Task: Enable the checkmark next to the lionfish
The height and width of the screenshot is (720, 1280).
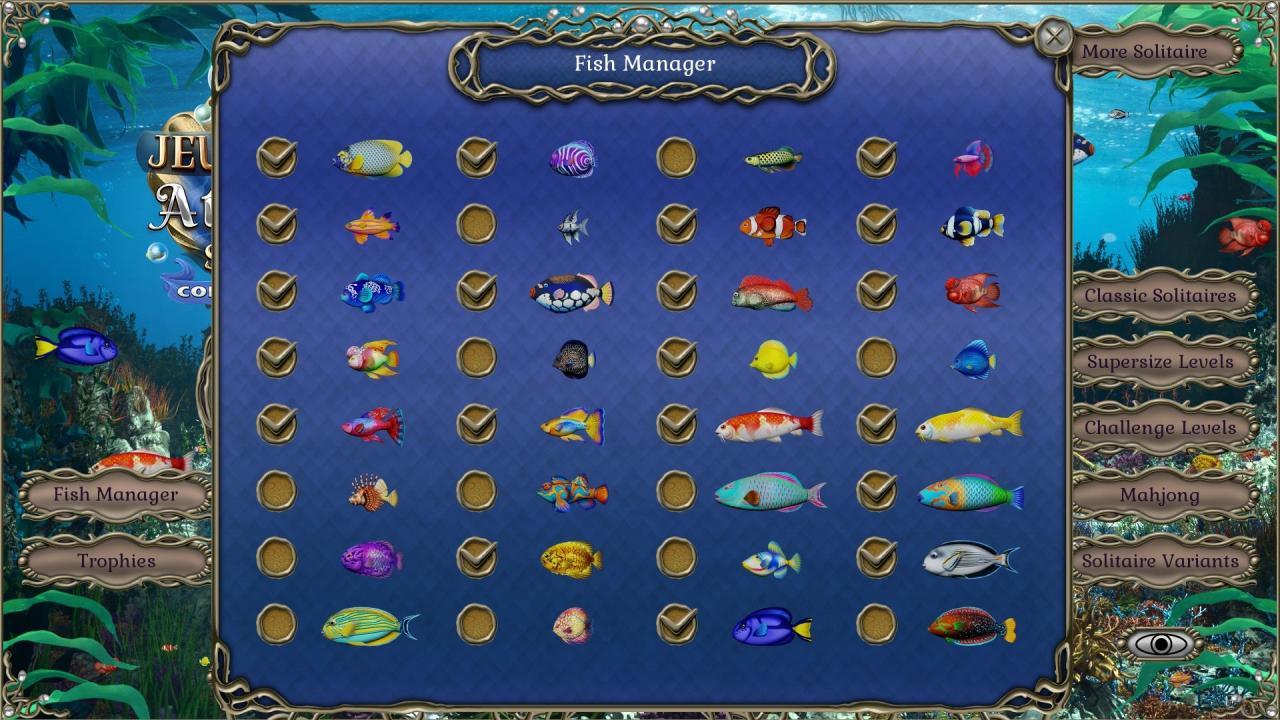Action: (277, 492)
